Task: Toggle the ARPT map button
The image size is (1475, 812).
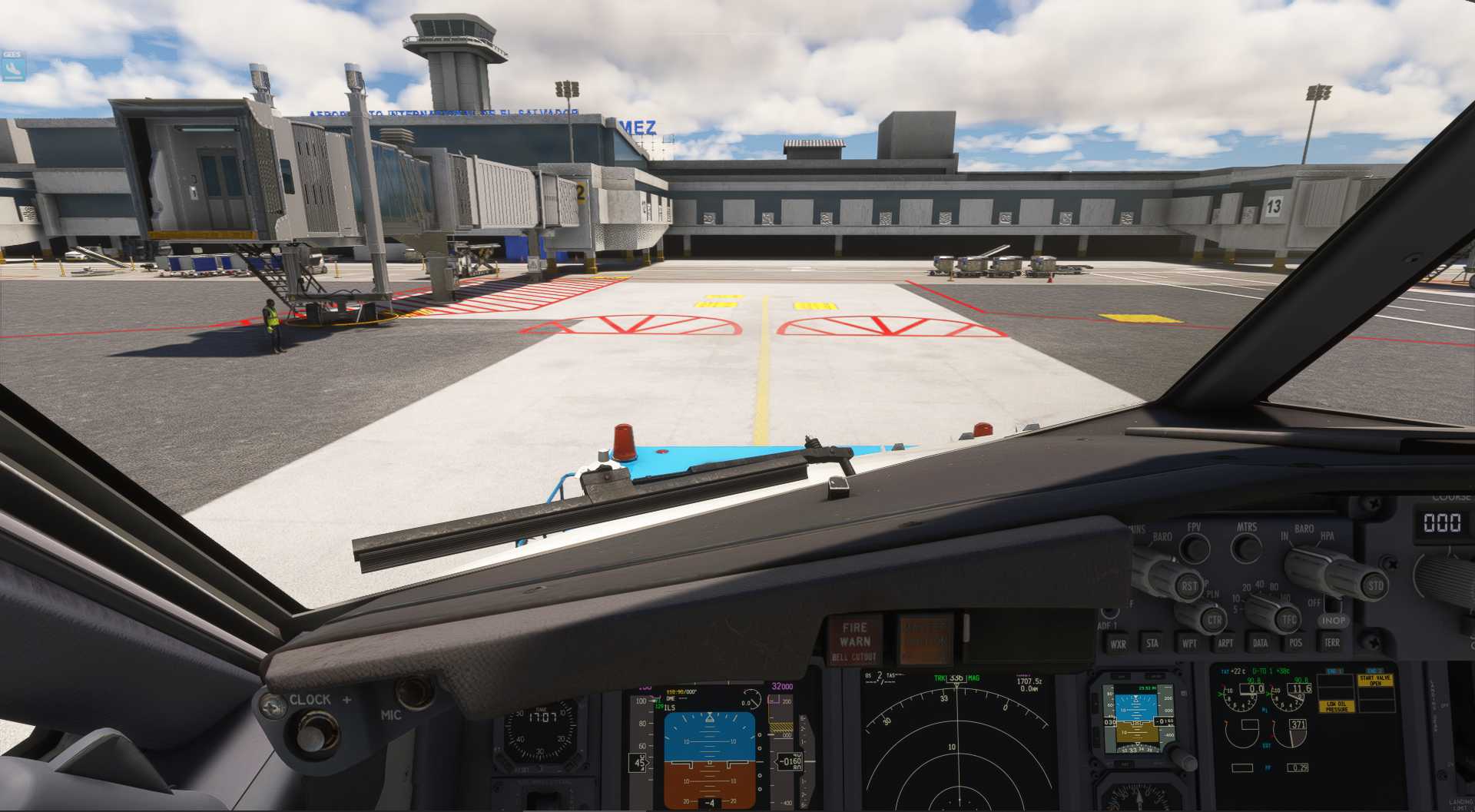Action: click(x=1225, y=643)
